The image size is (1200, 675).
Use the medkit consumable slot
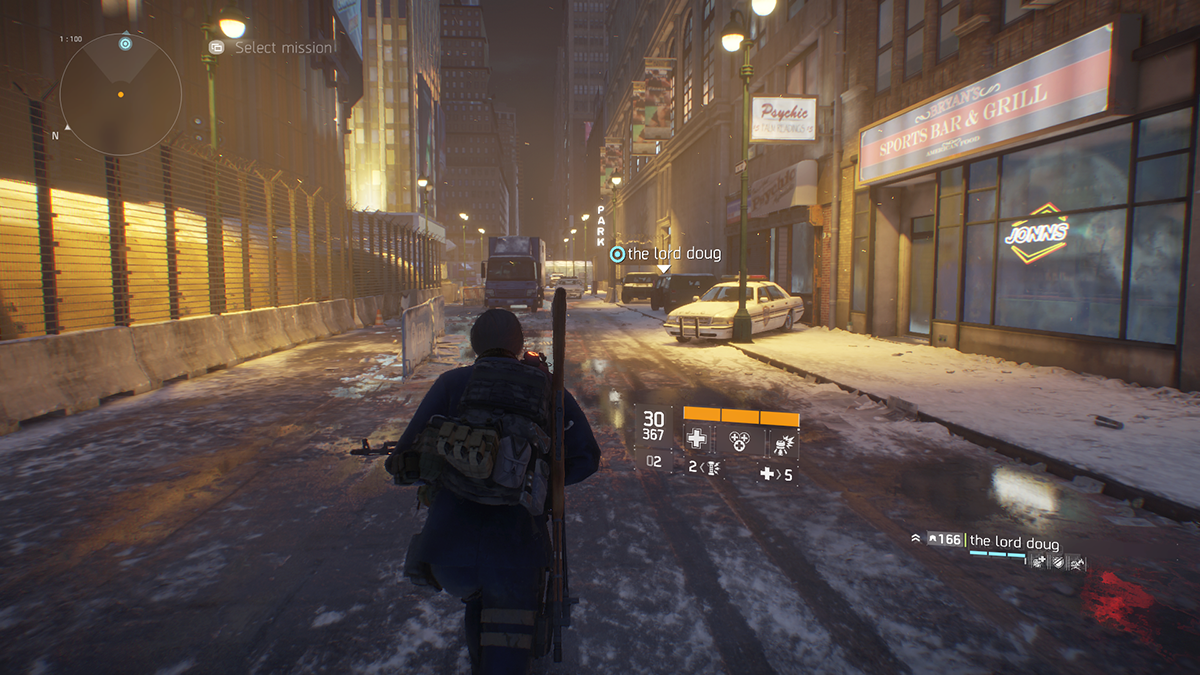[x=776, y=474]
